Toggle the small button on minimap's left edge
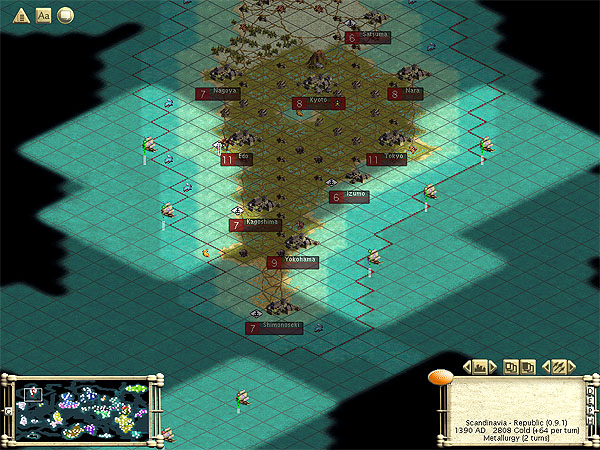This screenshot has width=600, height=450. (9, 410)
